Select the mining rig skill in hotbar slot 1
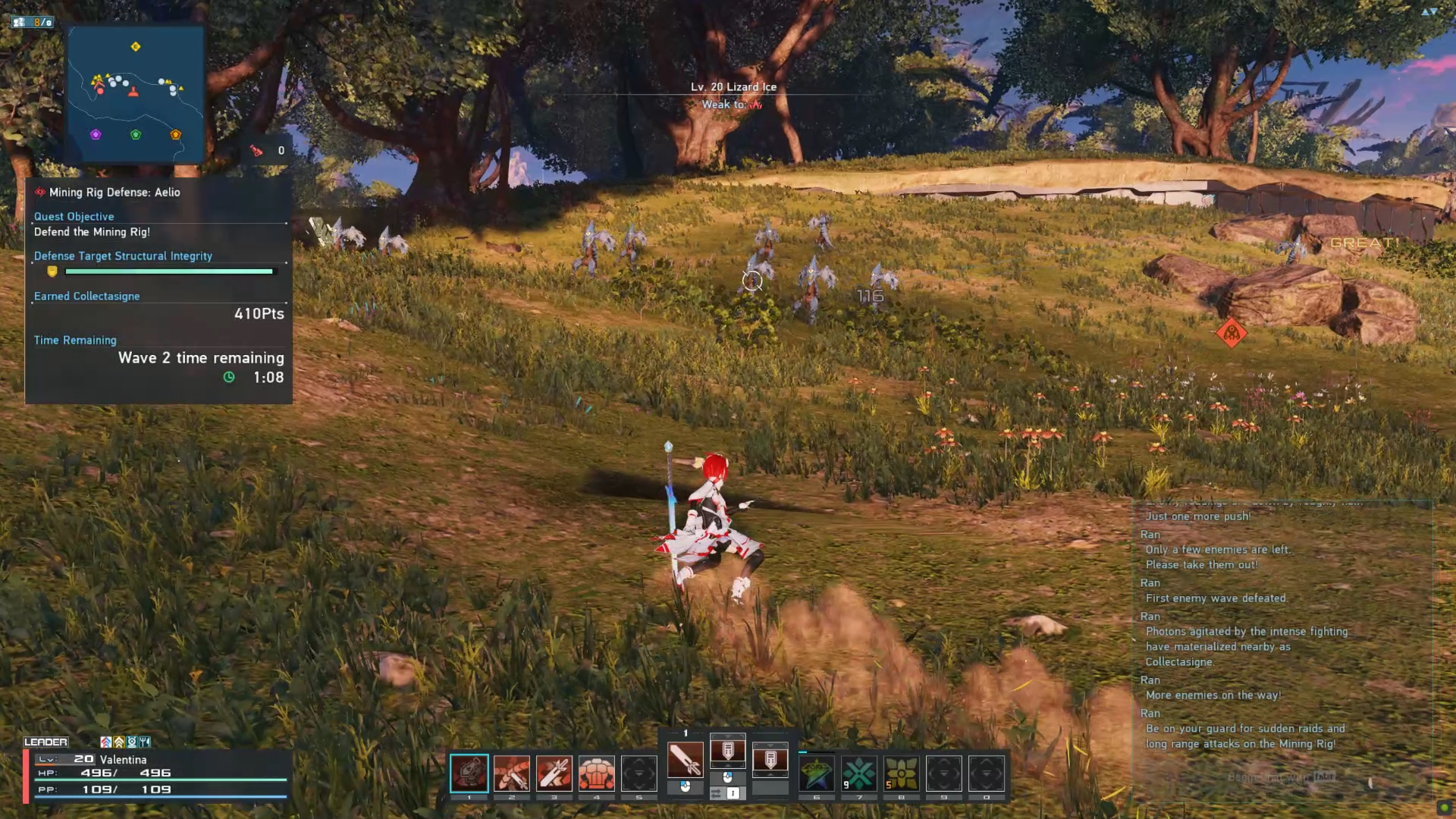 (x=469, y=773)
